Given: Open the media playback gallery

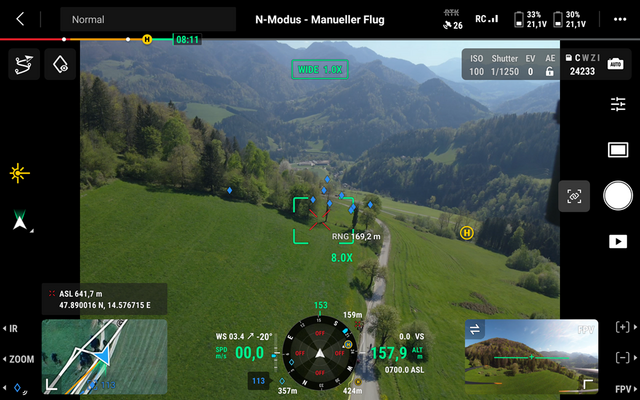Looking at the screenshot, I should [x=618, y=241].
